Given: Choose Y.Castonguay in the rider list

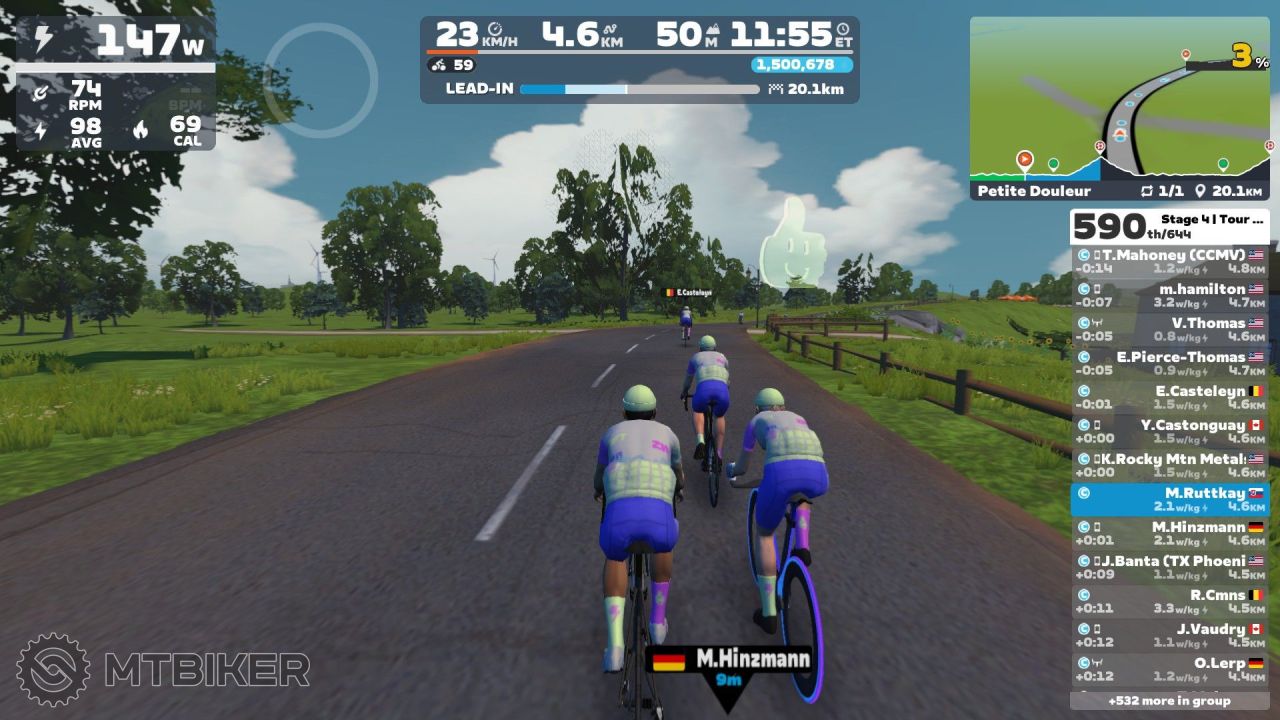Looking at the screenshot, I should click(1169, 432).
